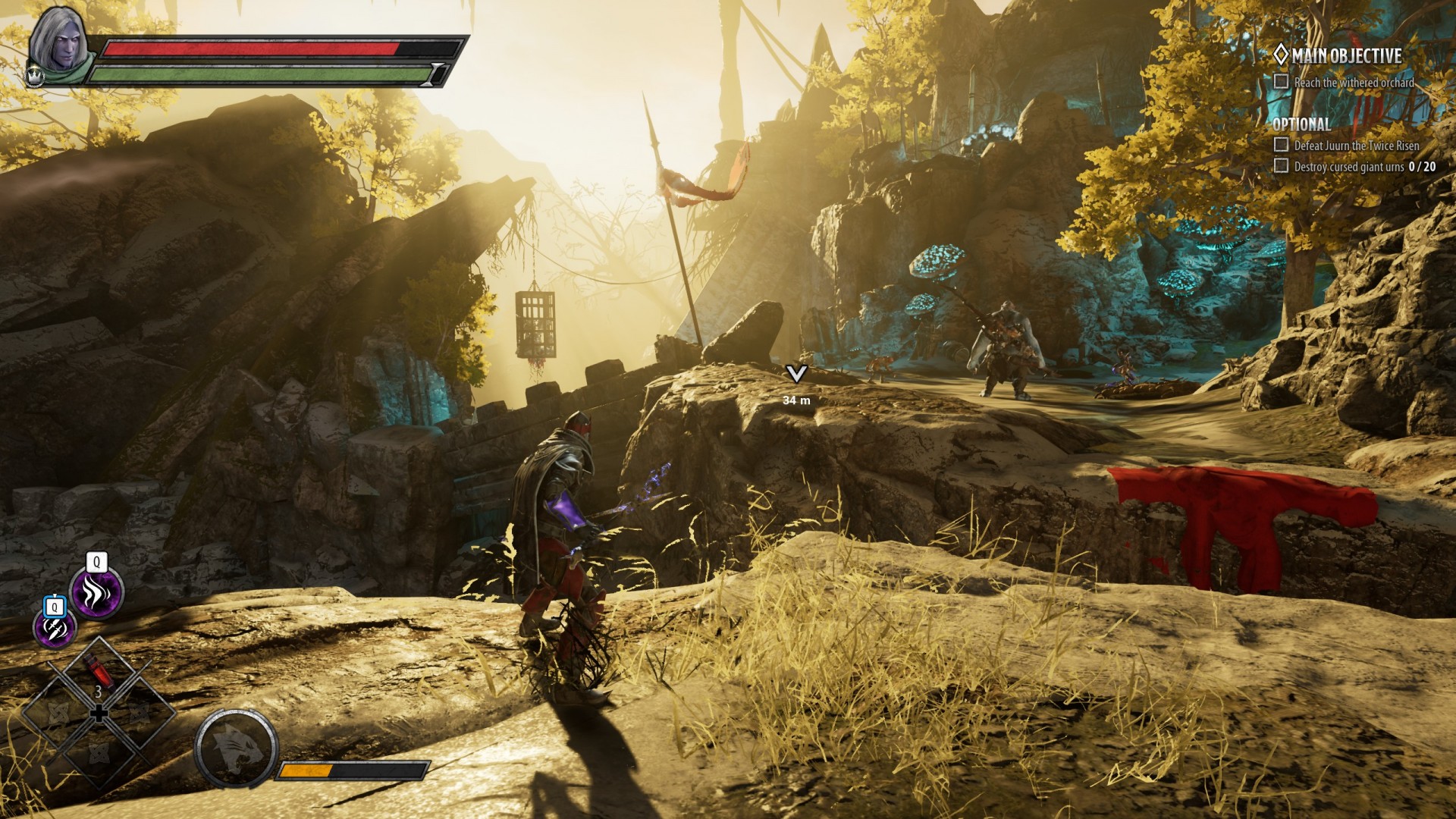Image resolution: width=1456 pixels, height=819 pixels.
Task: Click the 'Reach the withered orchard' objective
Action: pyautogui.click(x=1353, y=83)
